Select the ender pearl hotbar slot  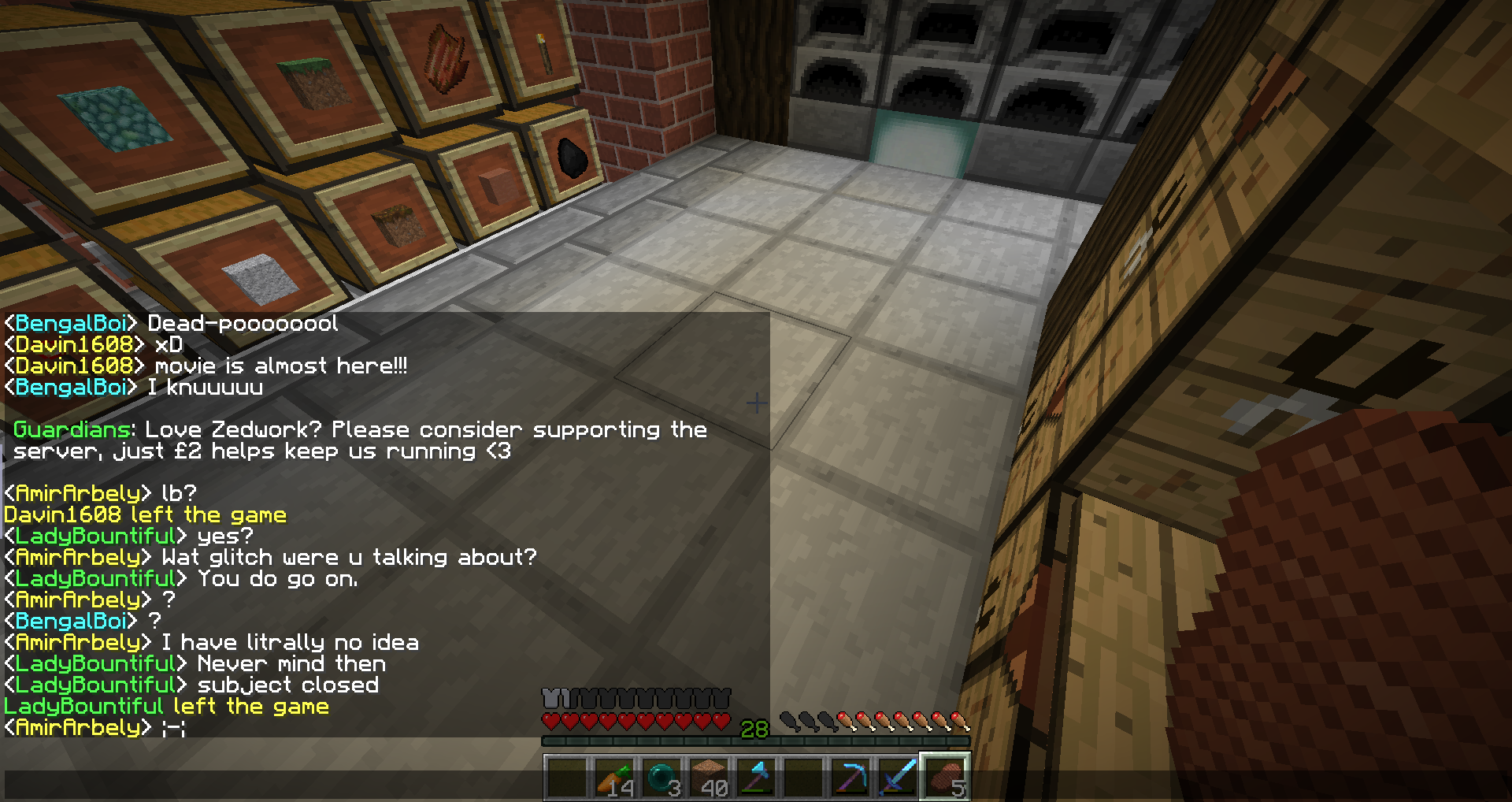(661, 777)
